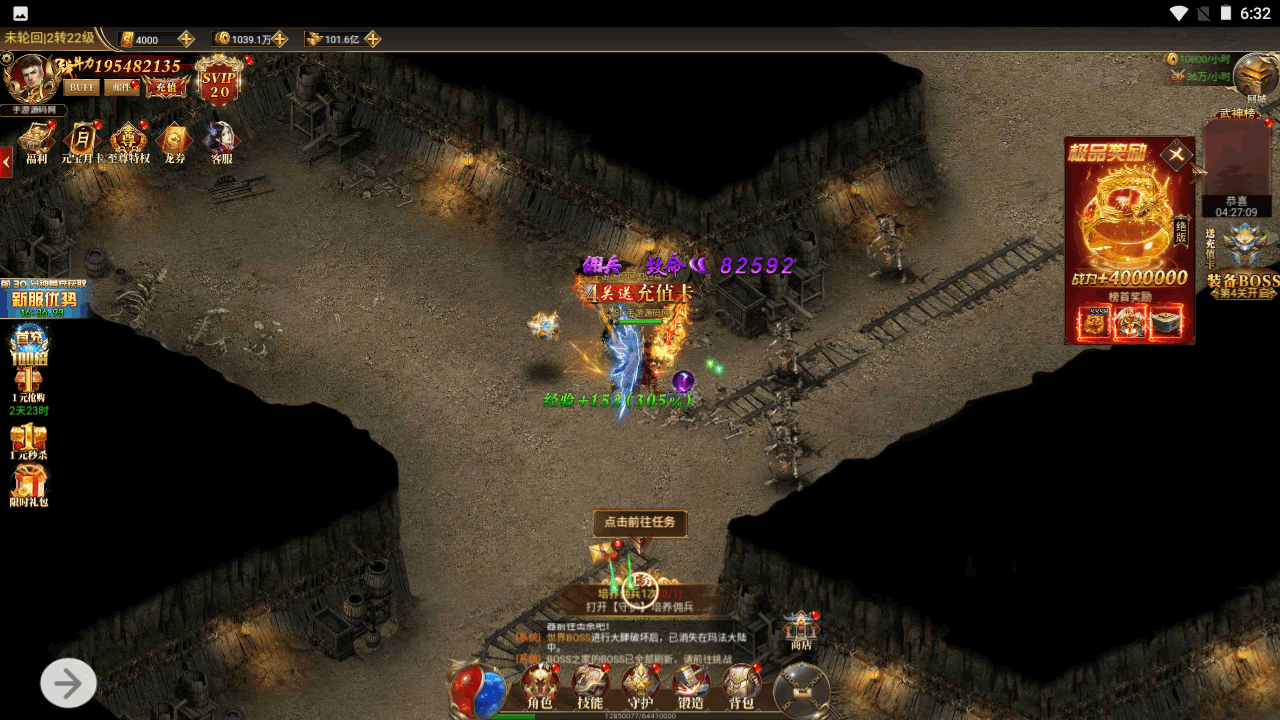Visit the 商店 shop
This screenshot has width=1280, height=720.
point(801,630)
